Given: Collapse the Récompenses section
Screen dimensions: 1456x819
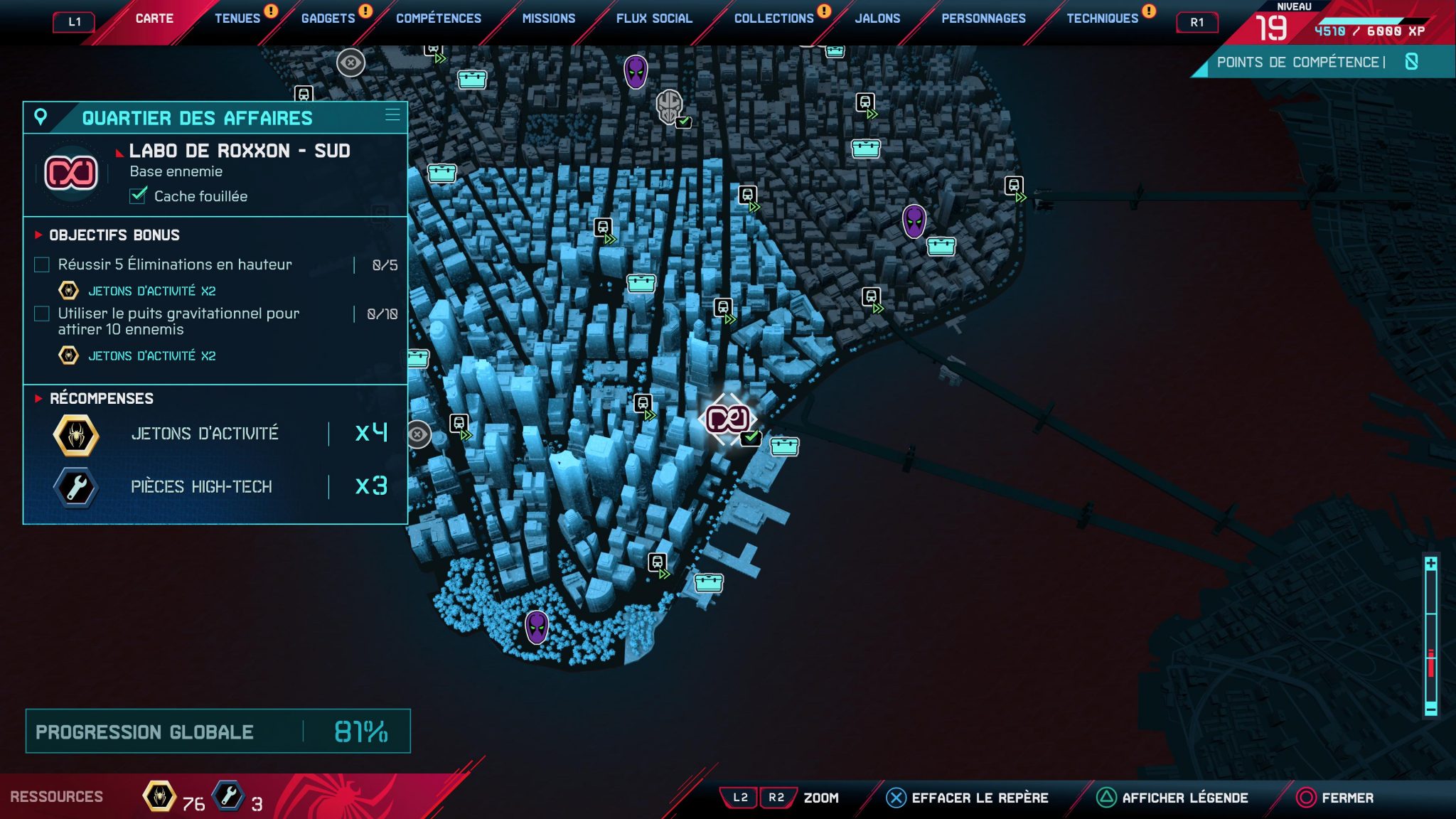Looking at the screenshot, I should (x=37, y=399).
